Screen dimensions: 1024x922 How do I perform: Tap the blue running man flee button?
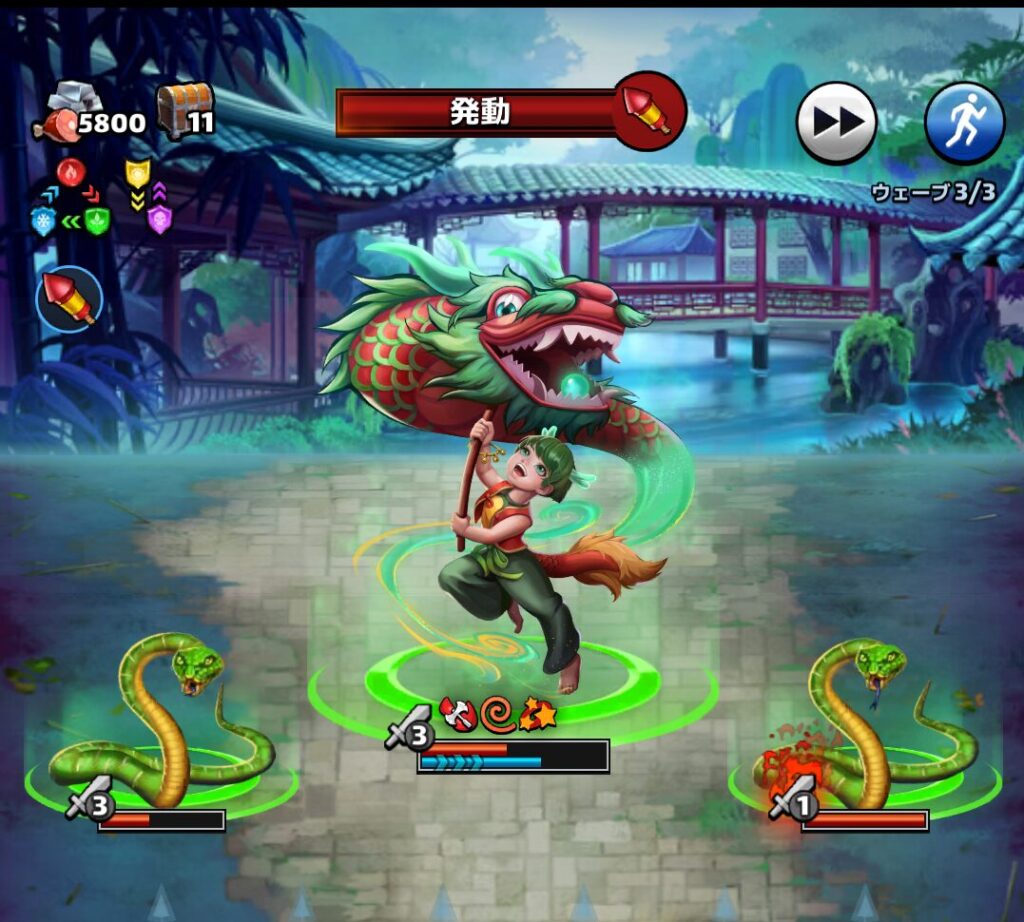964,123
